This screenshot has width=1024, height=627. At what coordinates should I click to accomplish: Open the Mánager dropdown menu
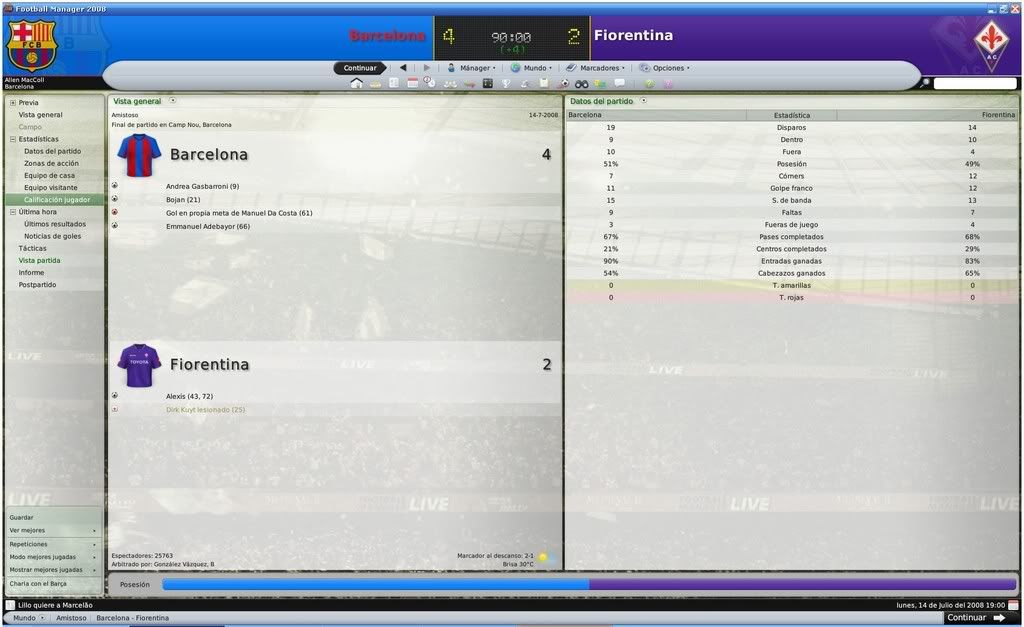tap(470, 68)
